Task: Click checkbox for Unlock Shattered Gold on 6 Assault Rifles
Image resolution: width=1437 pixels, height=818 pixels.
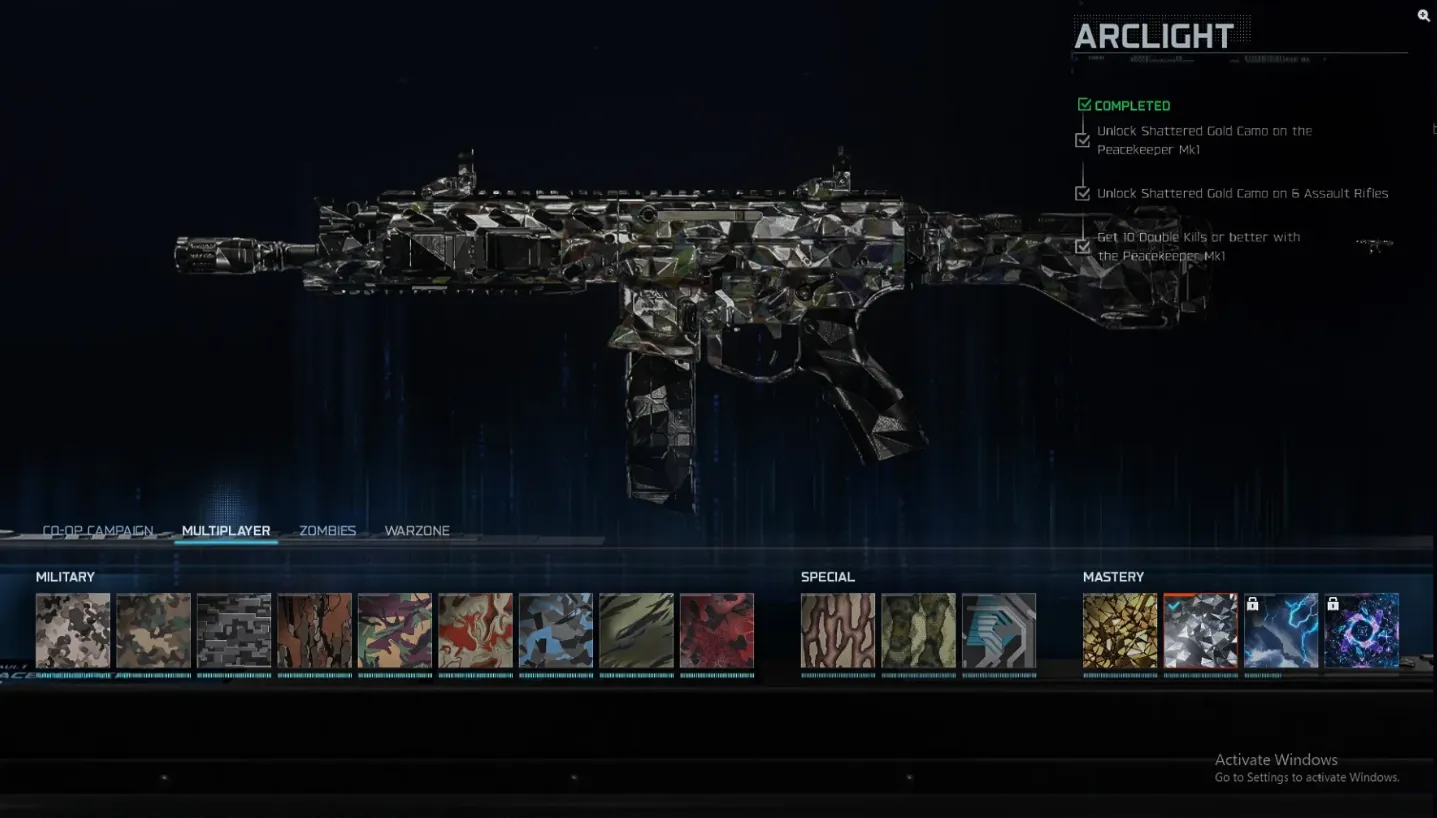Action: click(1083, 193)
